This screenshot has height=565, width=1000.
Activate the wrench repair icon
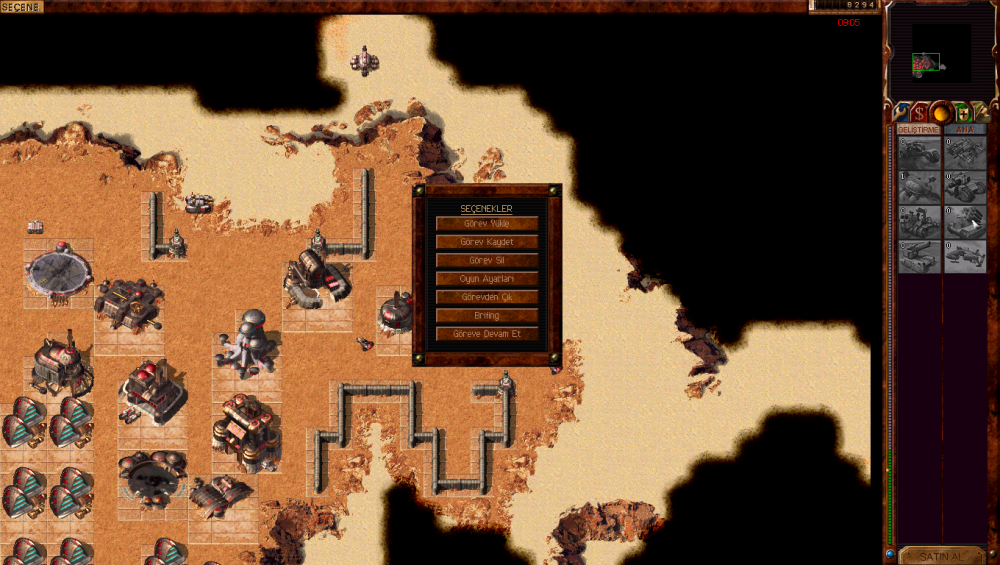pos(900,113)
